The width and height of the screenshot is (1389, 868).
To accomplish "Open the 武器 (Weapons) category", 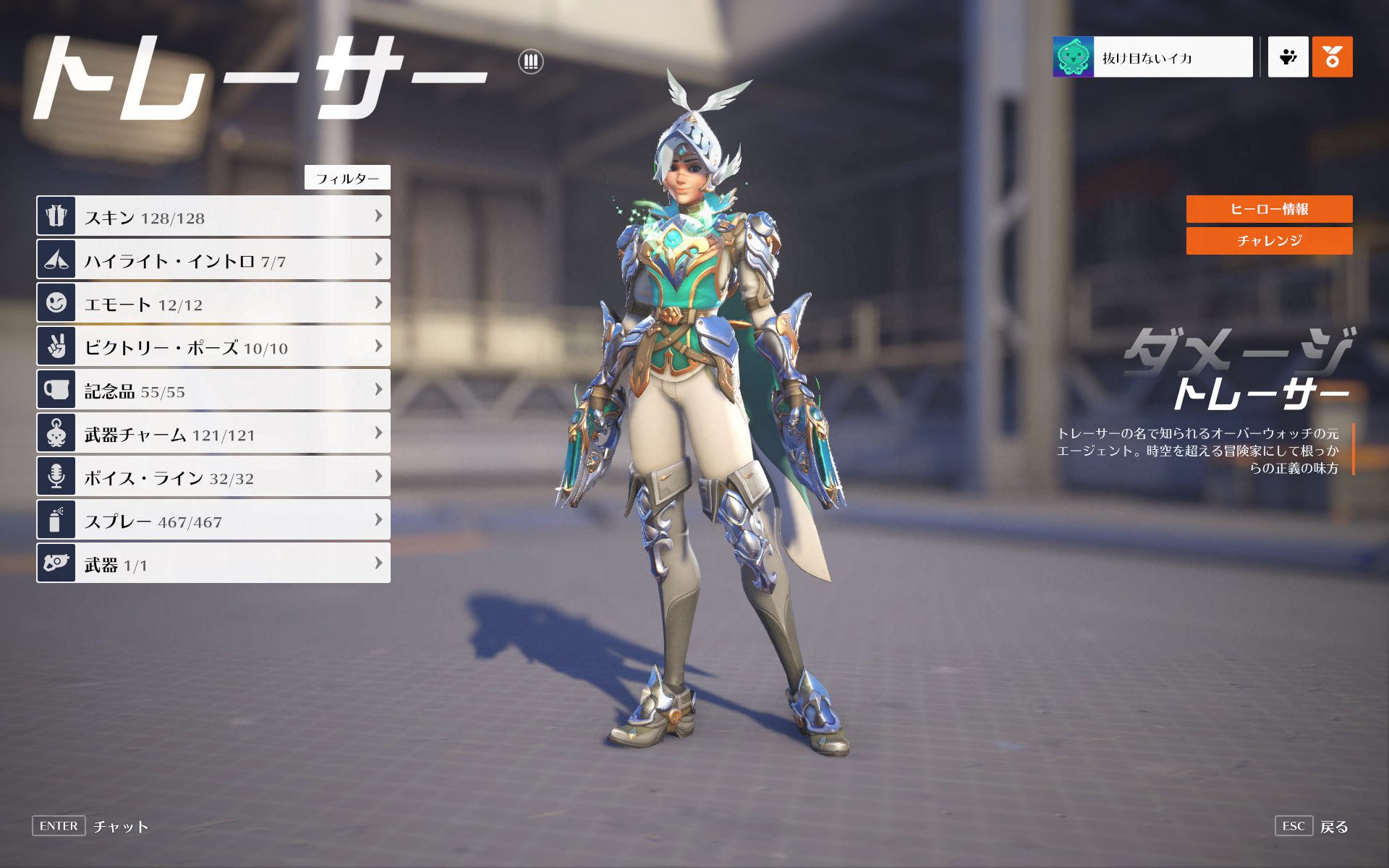I will click(213, 563).
